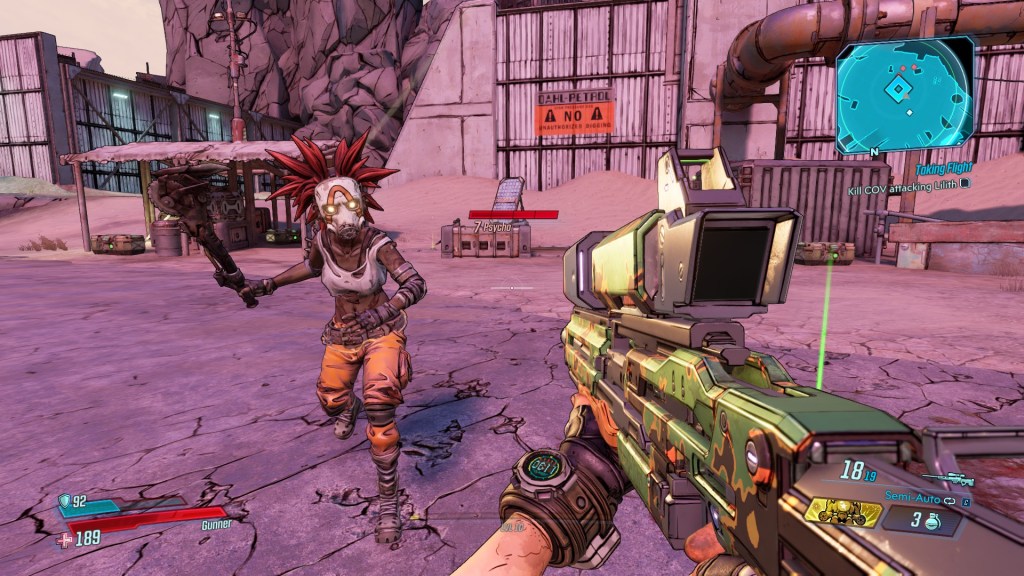This screenshot has width=1024, height=576.
Task: Activate the yellow Iron Bear action skill
Action: point(843,513)
